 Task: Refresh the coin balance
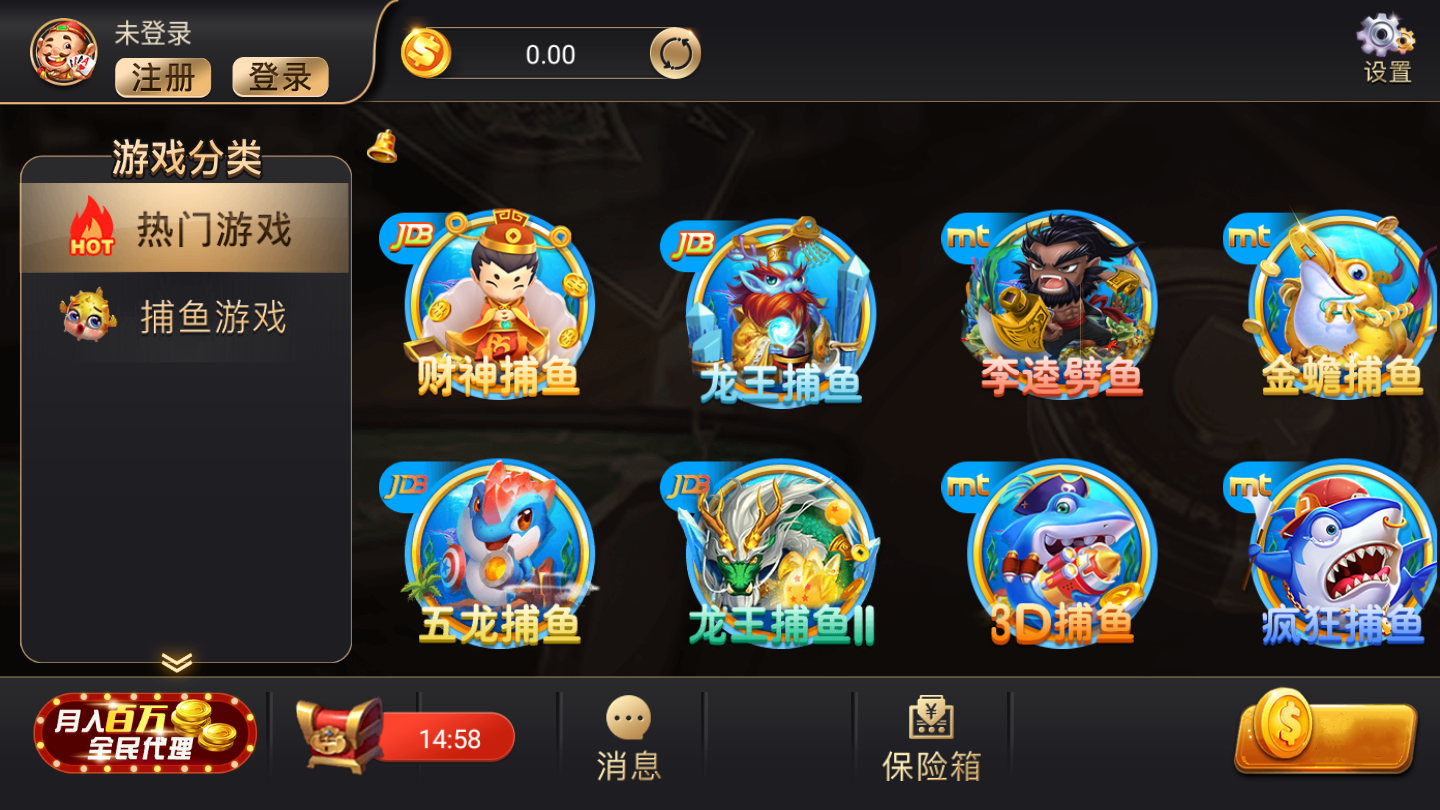tap(675, 51)
